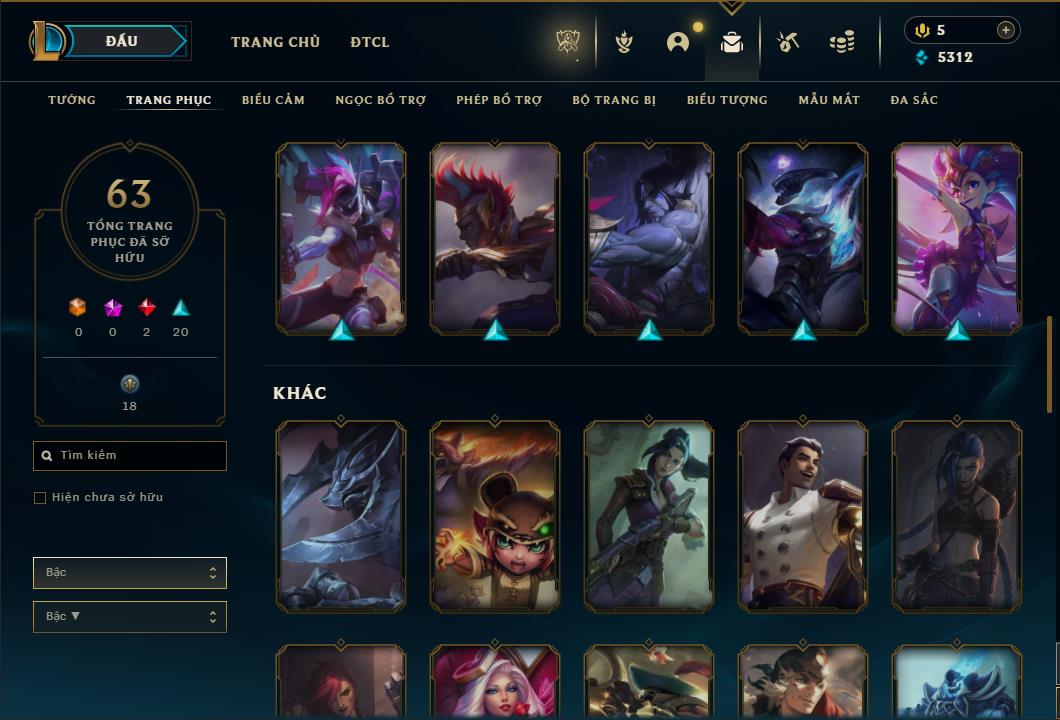This screenshot has height=720, width=1060.
Task: Toggle the Hiện chưa sở hữu checkbox
Action: pyautogui.click(x=40, y=498)
